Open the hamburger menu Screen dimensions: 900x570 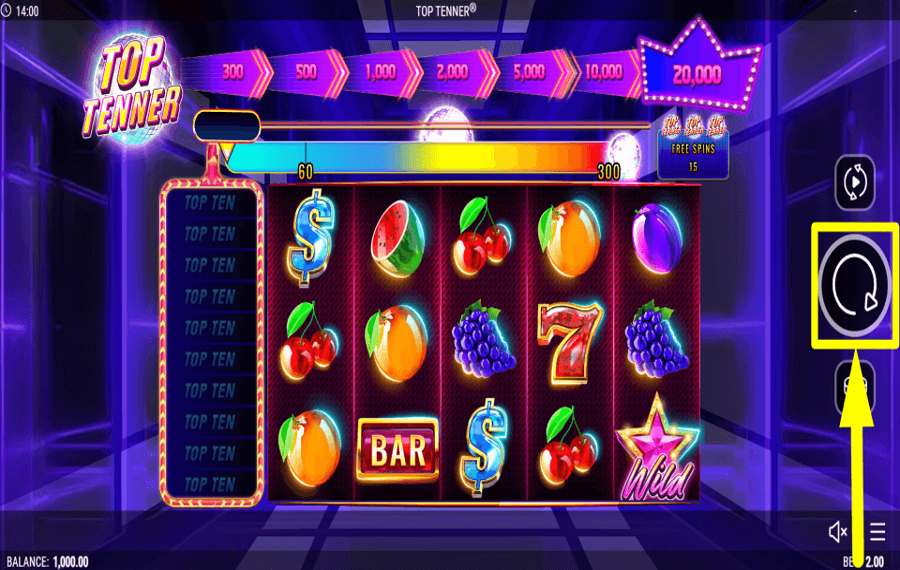[877, 531]
